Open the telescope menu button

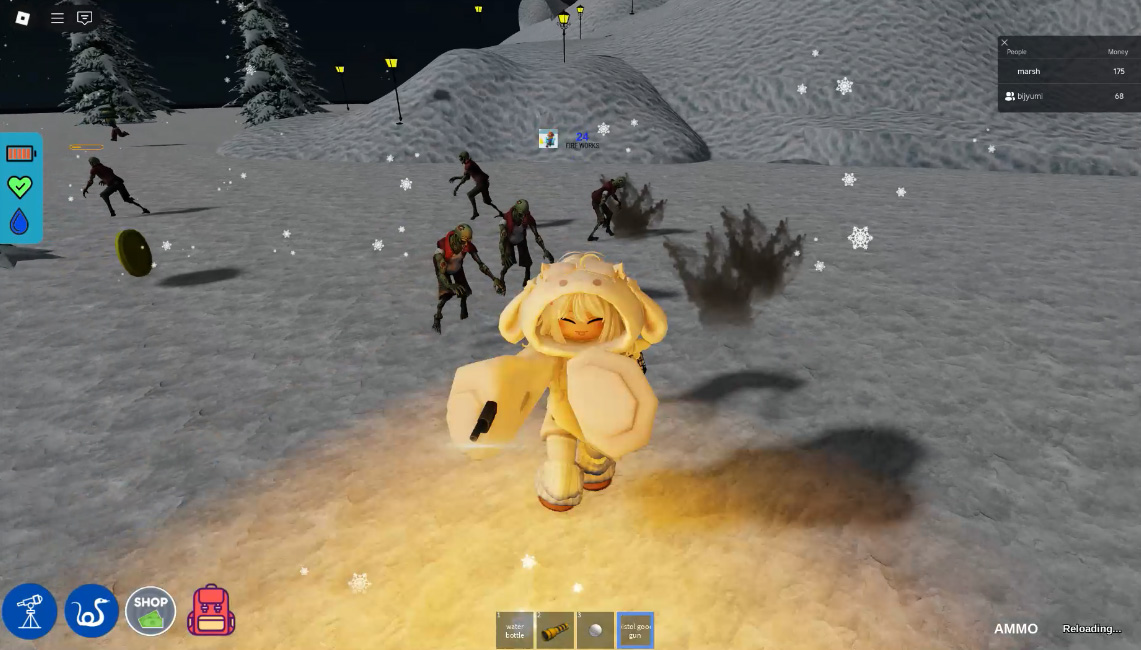coord(30,611)
